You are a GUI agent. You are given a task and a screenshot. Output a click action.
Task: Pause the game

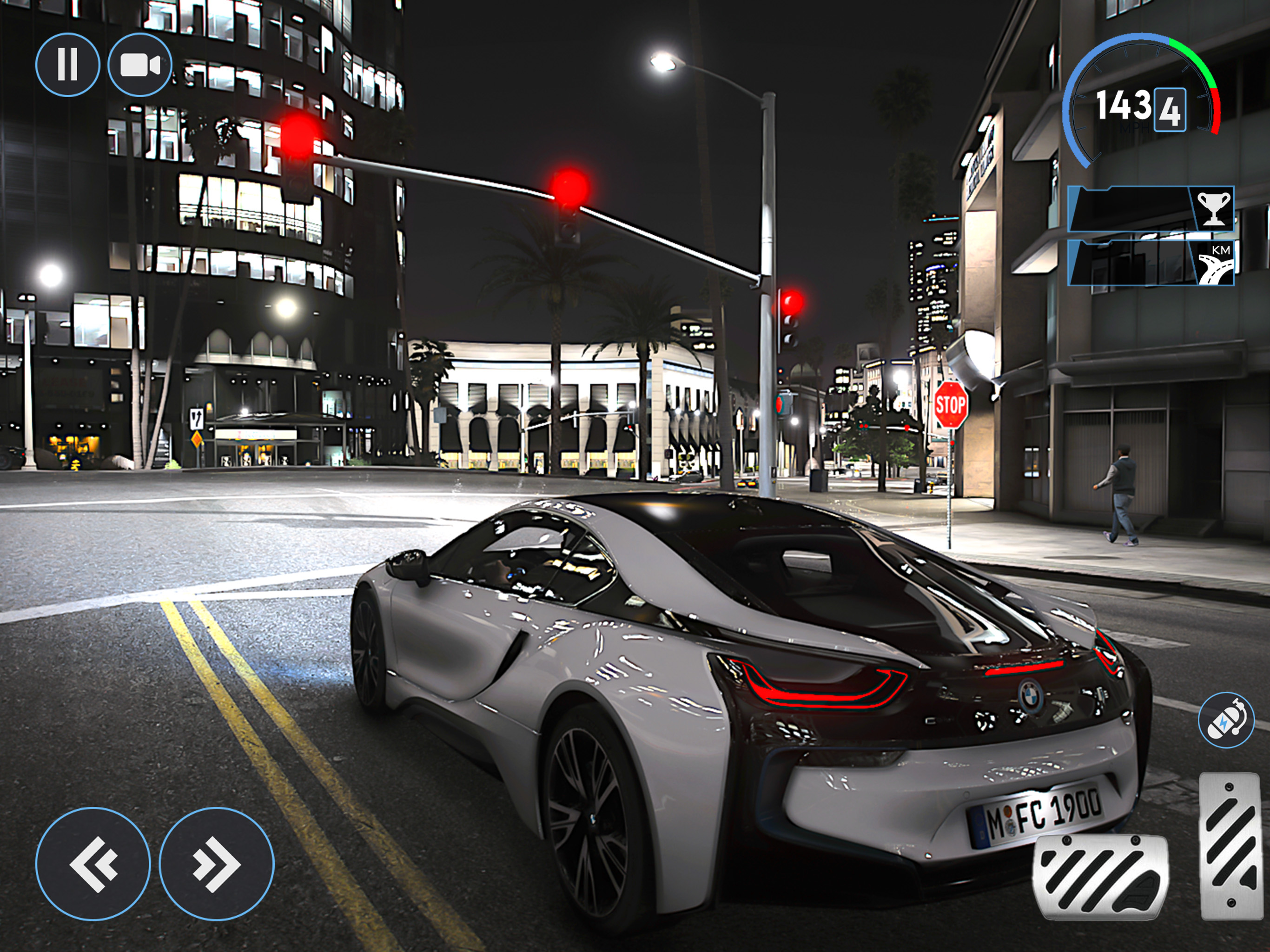(x=67, y=64)
